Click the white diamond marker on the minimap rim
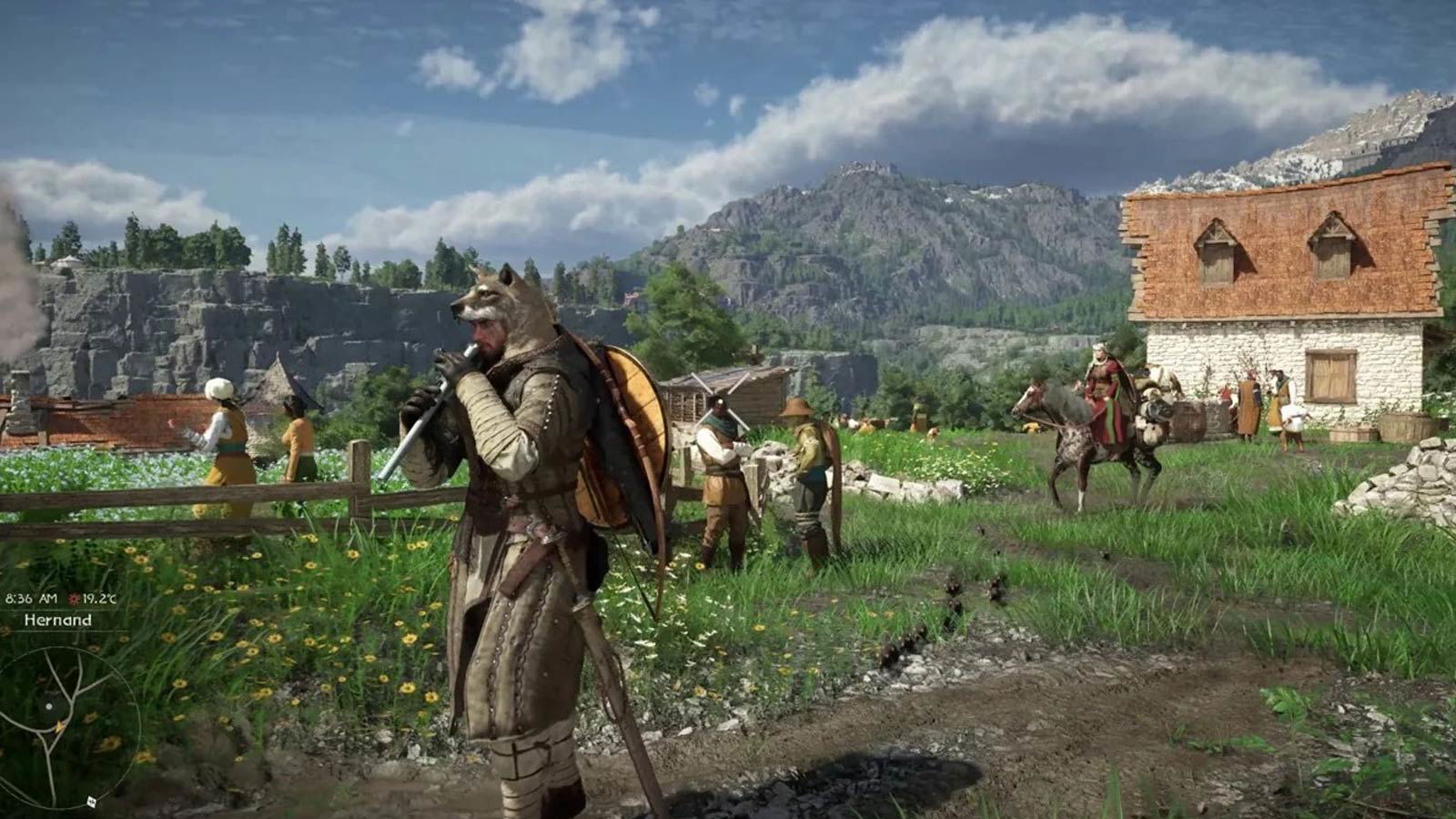The width and height of the screenshot is (1456, 819). pyautogui.click(x=92, y=802)
